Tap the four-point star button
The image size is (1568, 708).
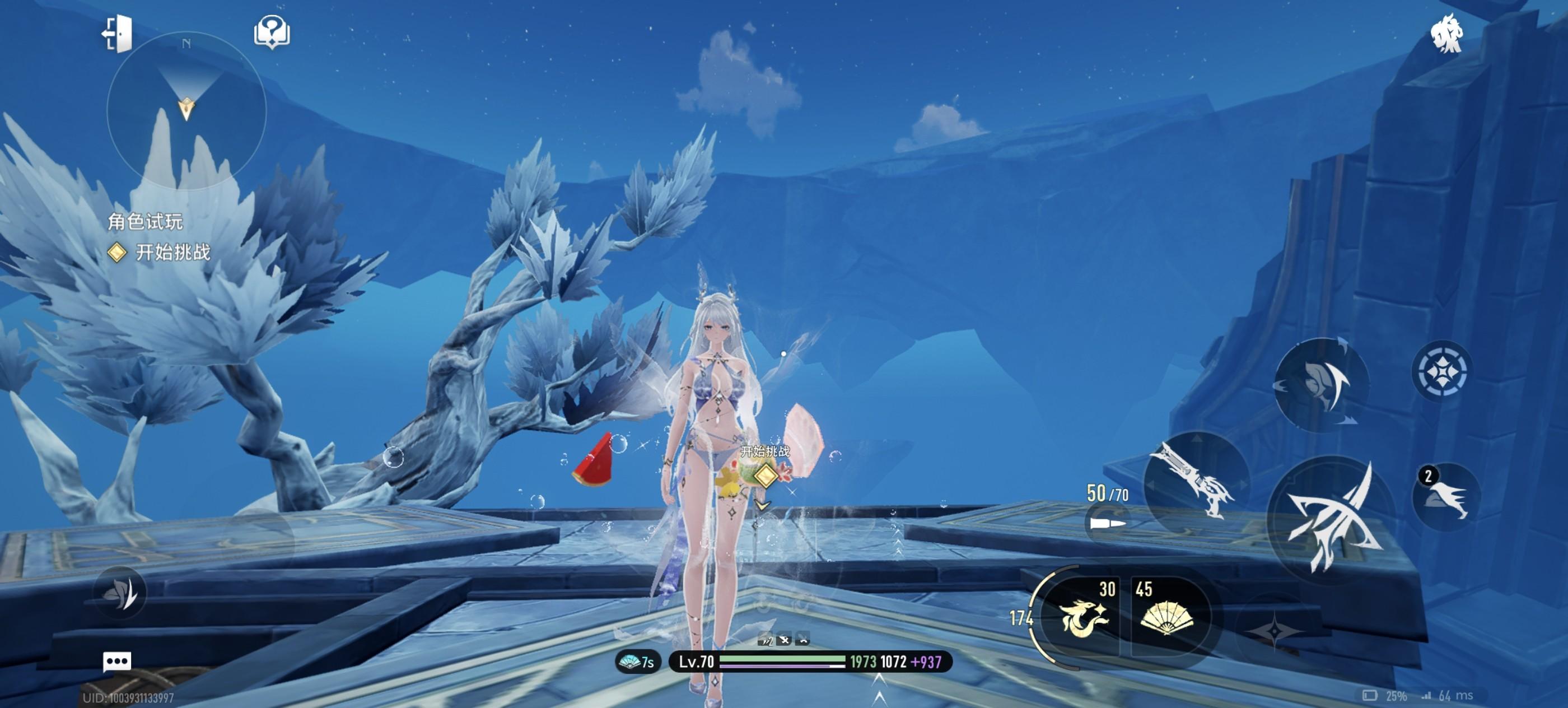[1275, 631]
